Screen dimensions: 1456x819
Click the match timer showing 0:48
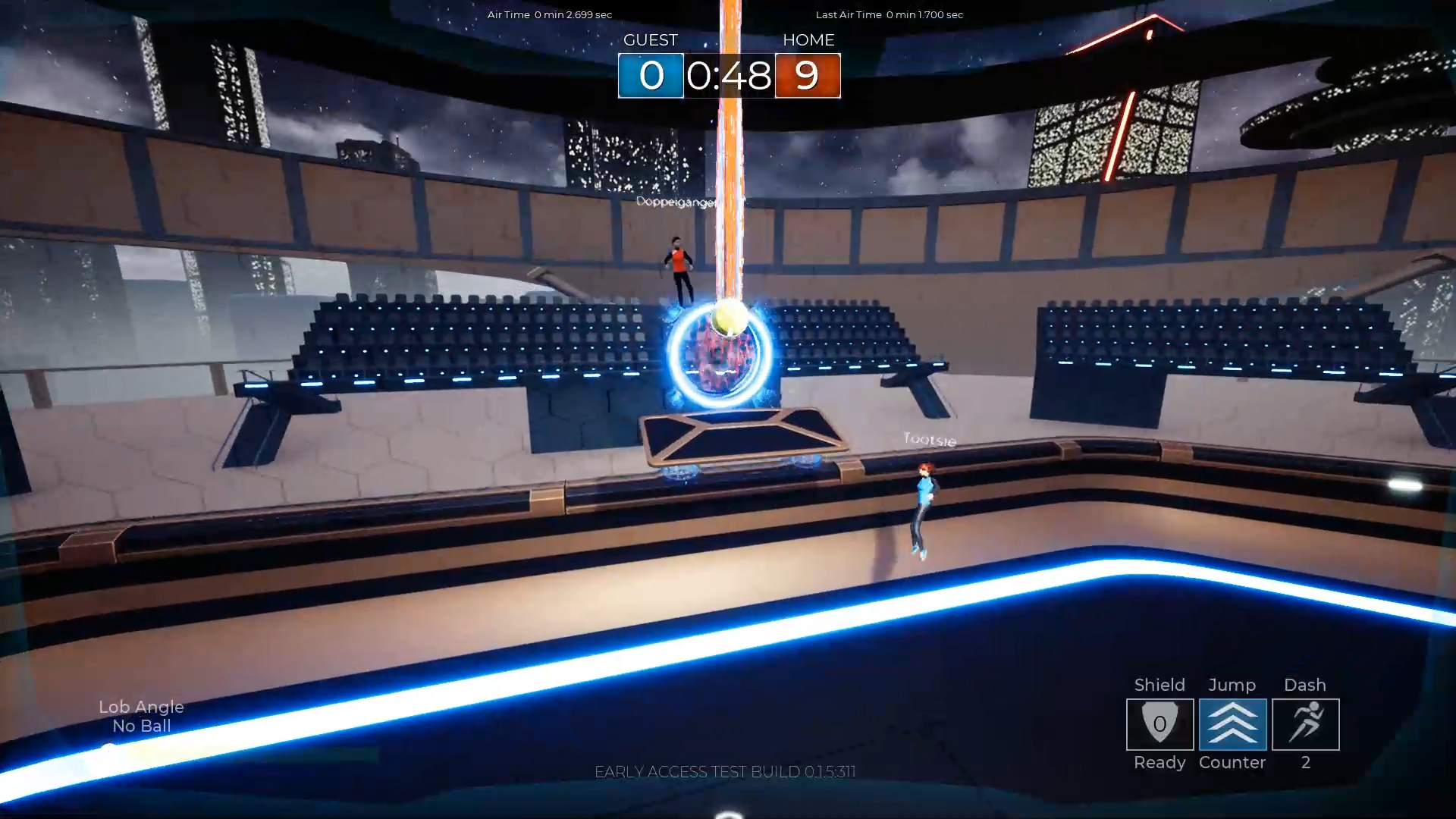tap(730, 76)
